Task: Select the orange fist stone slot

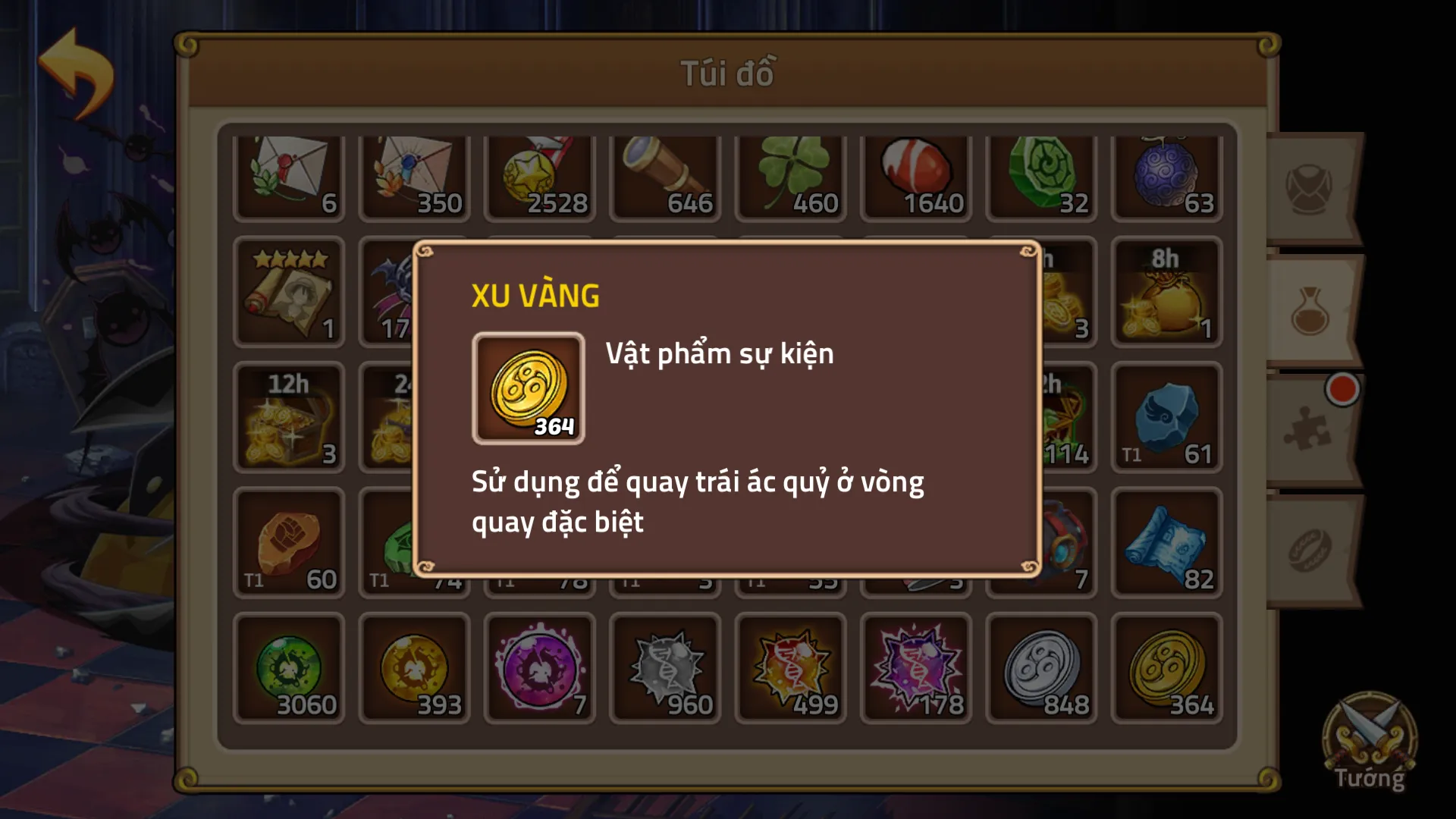Action: pos(289,543)
